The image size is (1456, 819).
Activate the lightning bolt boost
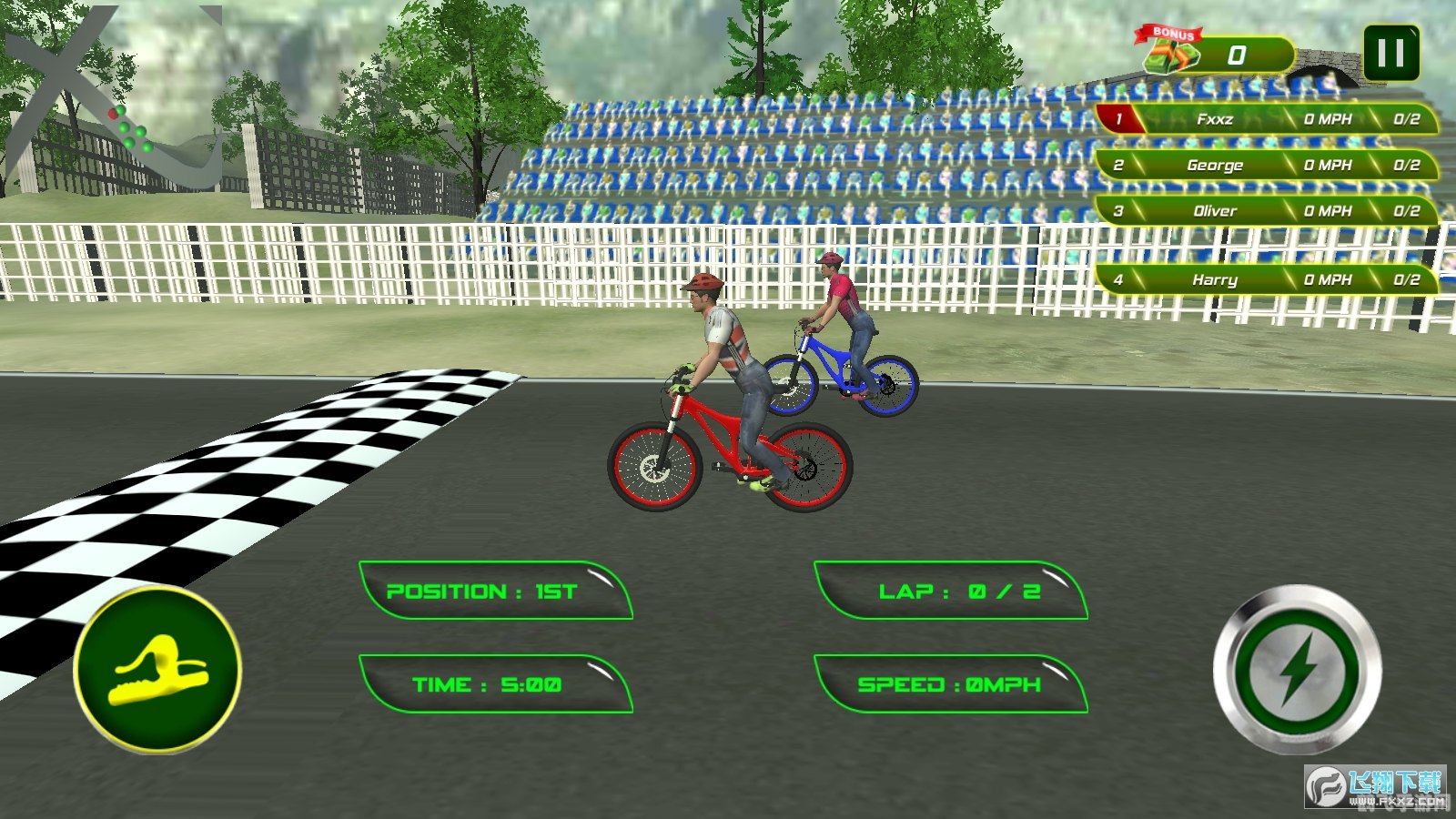pyautogui.click(x=1298, y=671)
